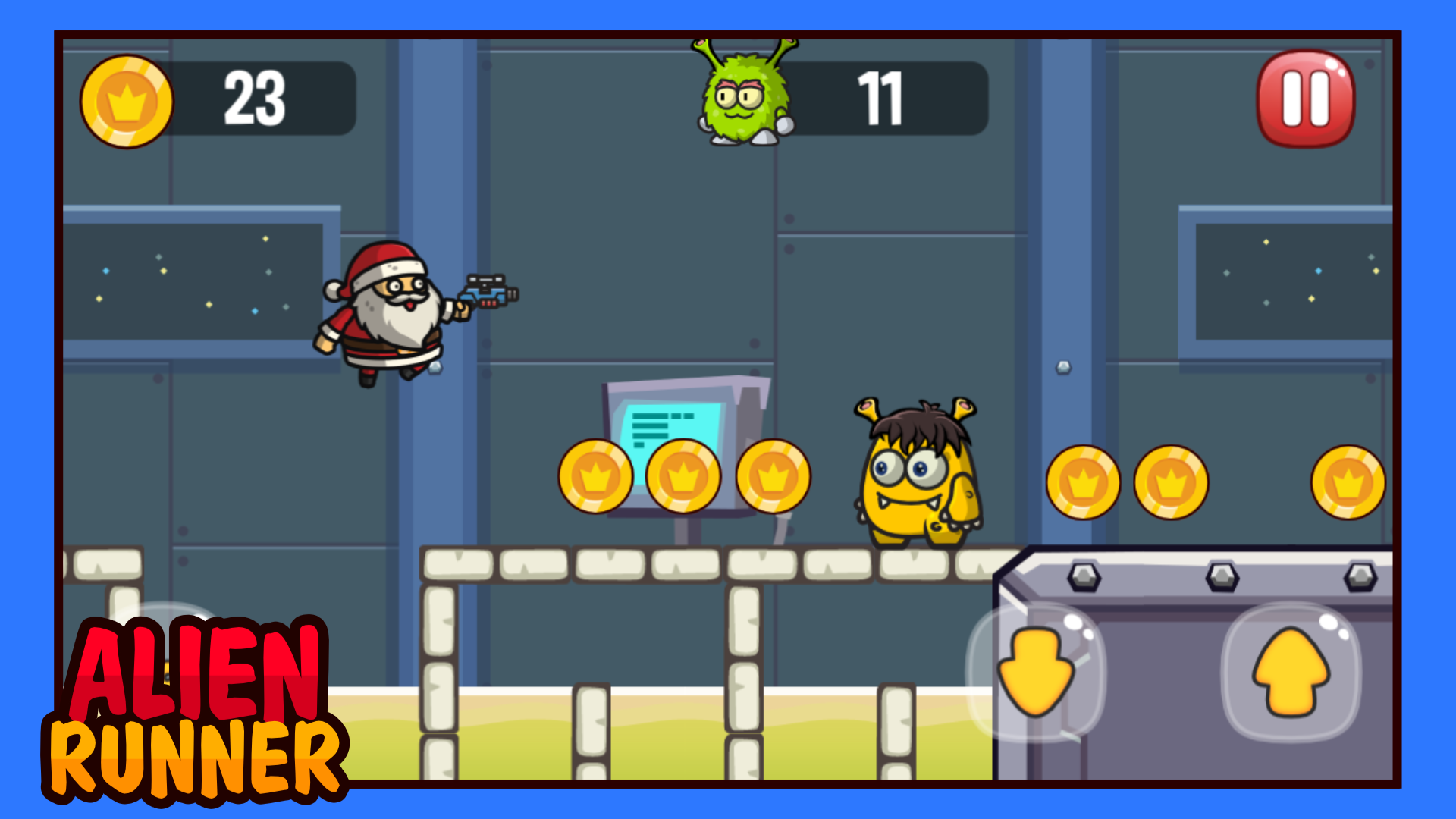This screenshot has height=819, width=1456.
Task: Click the gold coin counter icon
Action: (x=127, y=102)
